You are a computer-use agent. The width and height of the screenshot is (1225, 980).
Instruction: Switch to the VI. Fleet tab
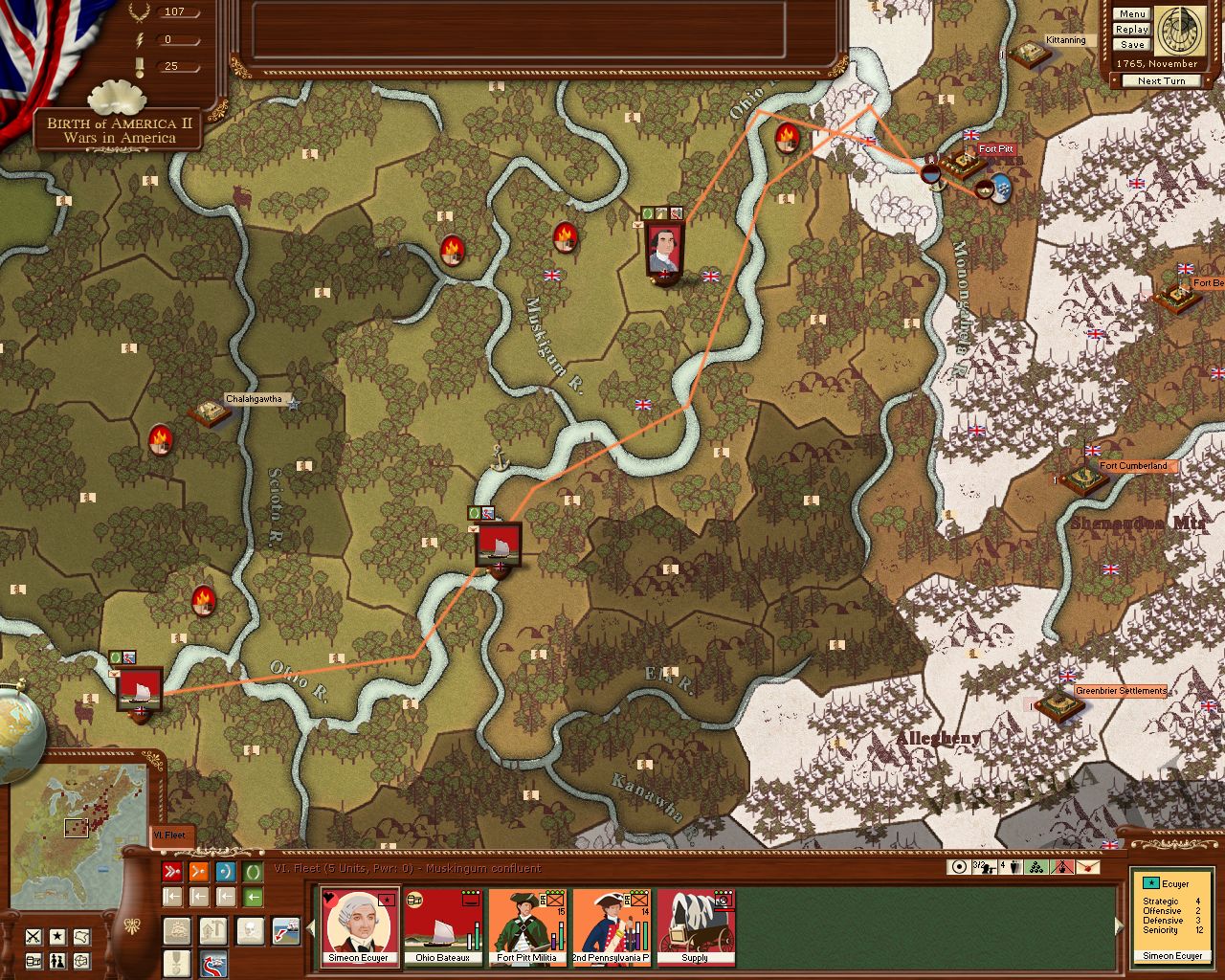point(171,835)
